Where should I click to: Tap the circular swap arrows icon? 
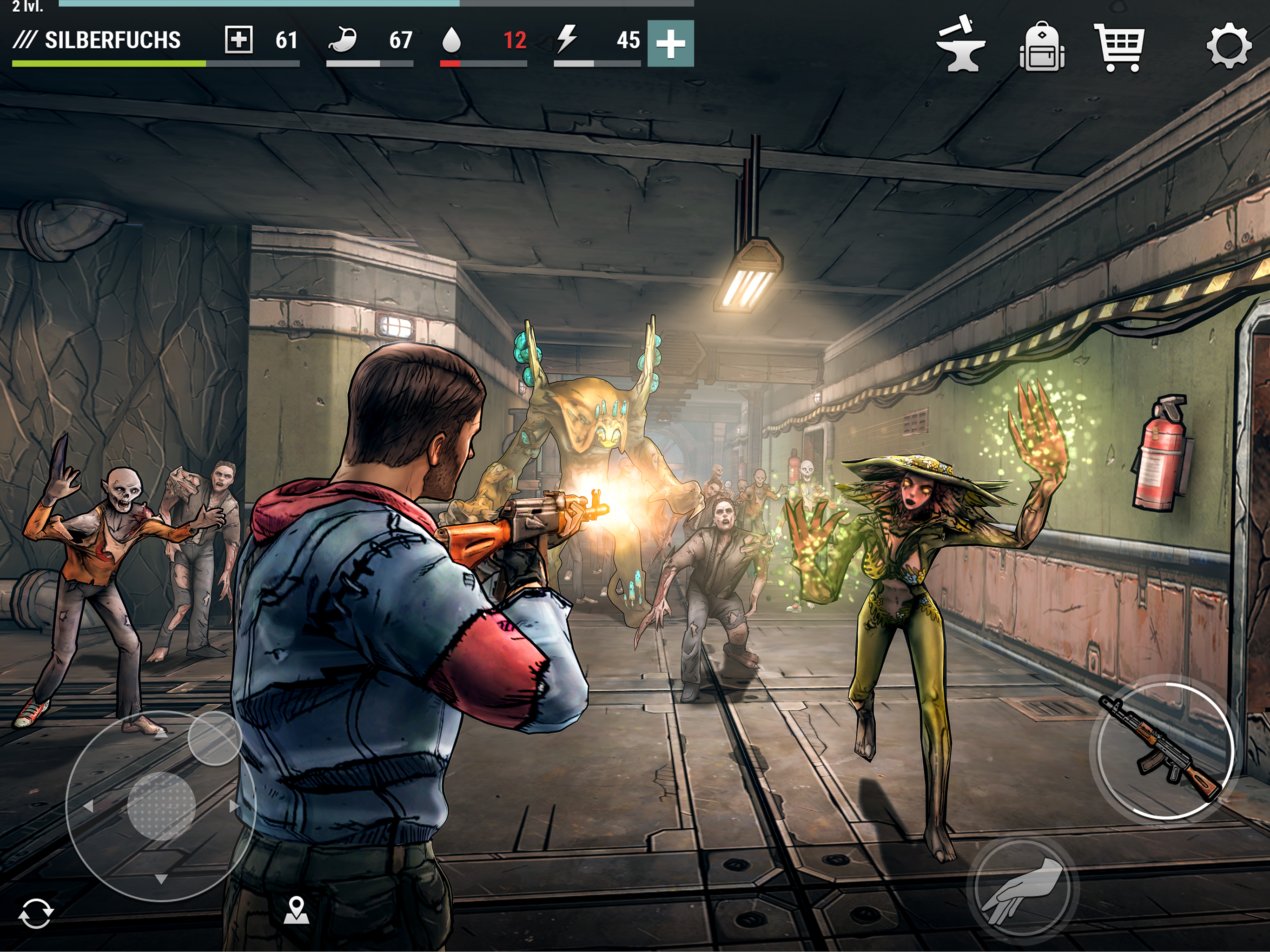tap(36, 913)
